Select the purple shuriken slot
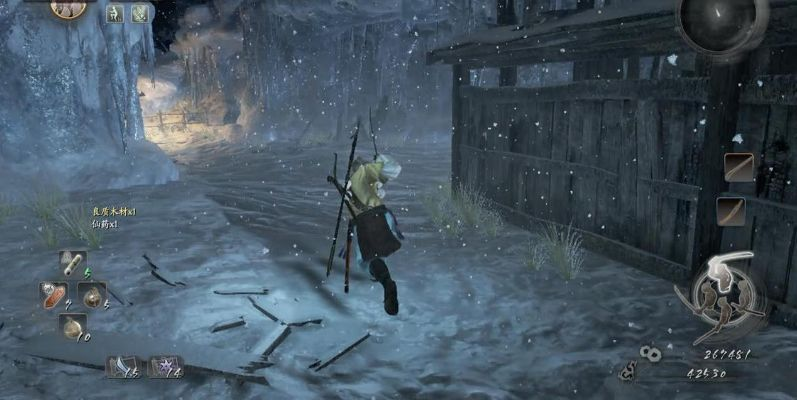 164,366
